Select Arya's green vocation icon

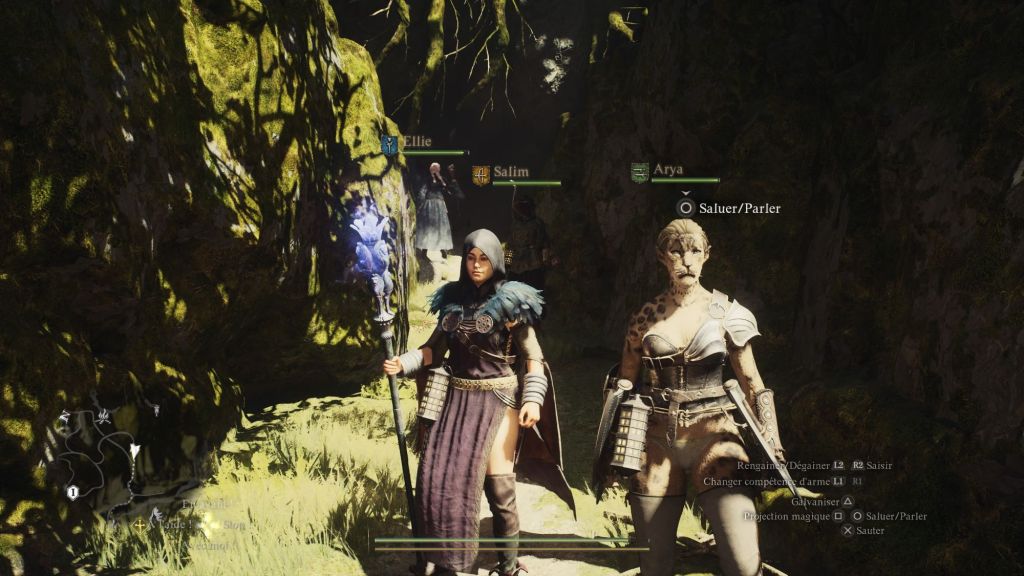click(x=640, y=172)
